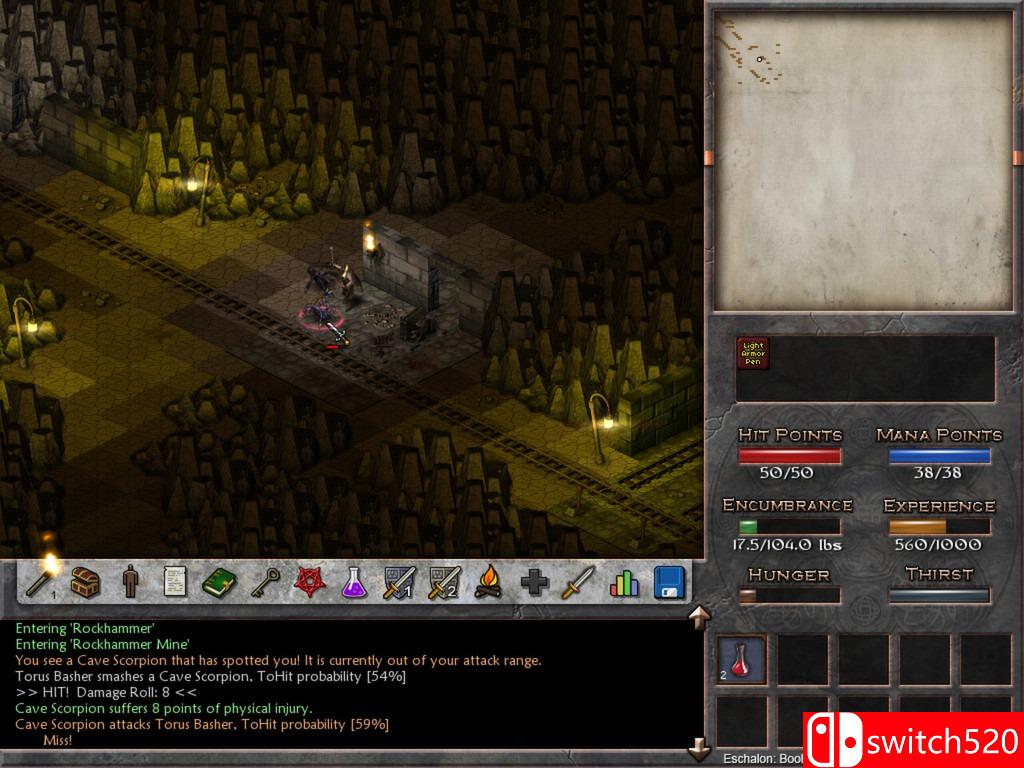The image size is (1024, 768).
Task: Open the inventory treasure chest
Action: pyautogui.click(x=87, y=581)
